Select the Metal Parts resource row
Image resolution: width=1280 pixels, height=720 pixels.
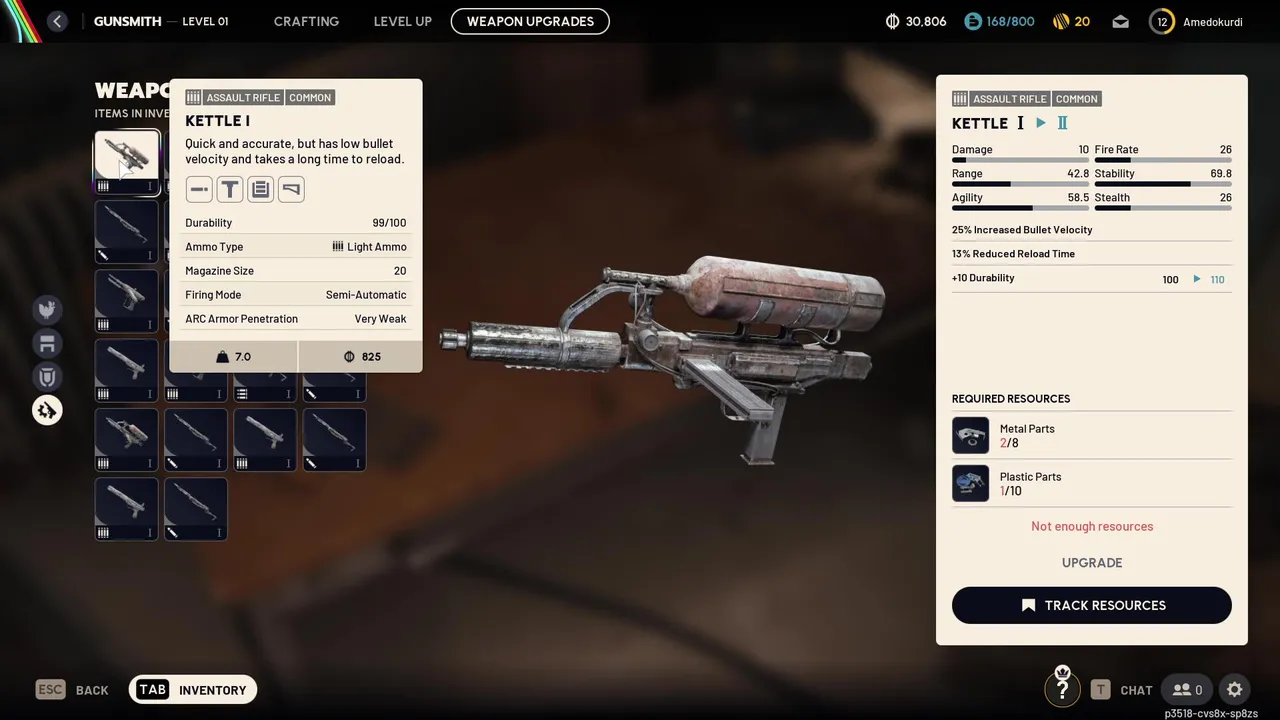1091,436
